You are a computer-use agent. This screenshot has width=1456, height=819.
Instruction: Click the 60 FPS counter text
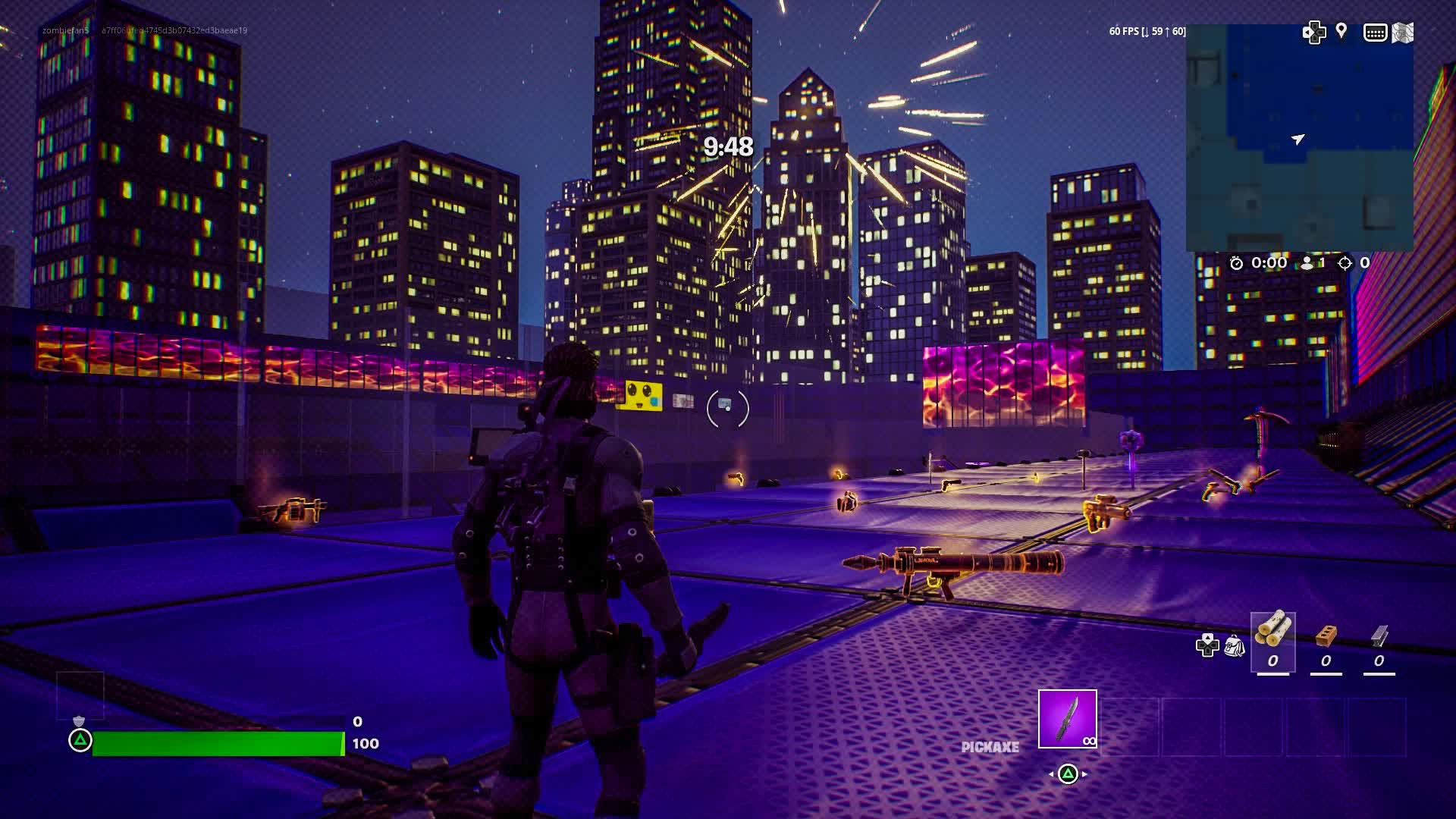(x=1145, y=32)
